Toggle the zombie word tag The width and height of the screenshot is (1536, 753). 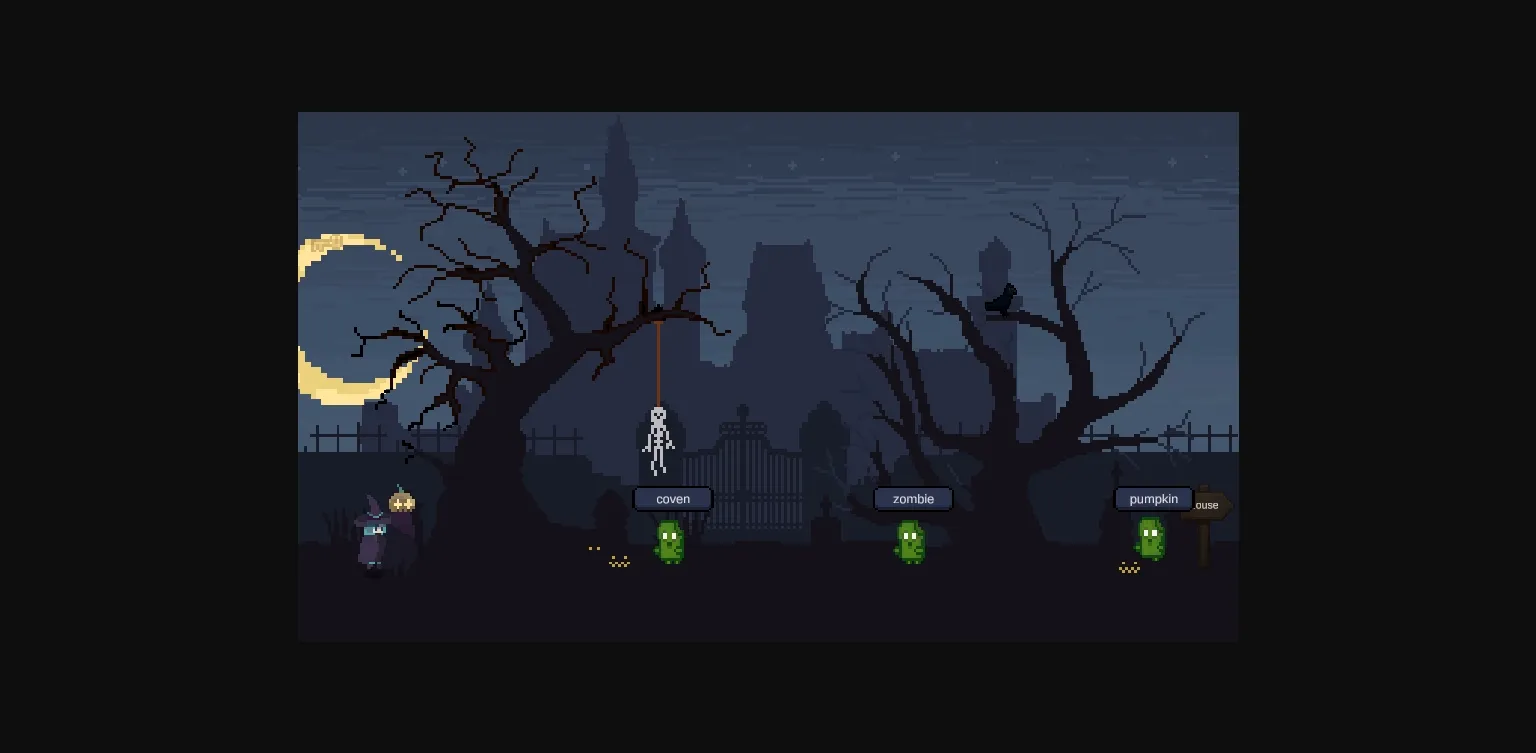click(x=912, y=499)
